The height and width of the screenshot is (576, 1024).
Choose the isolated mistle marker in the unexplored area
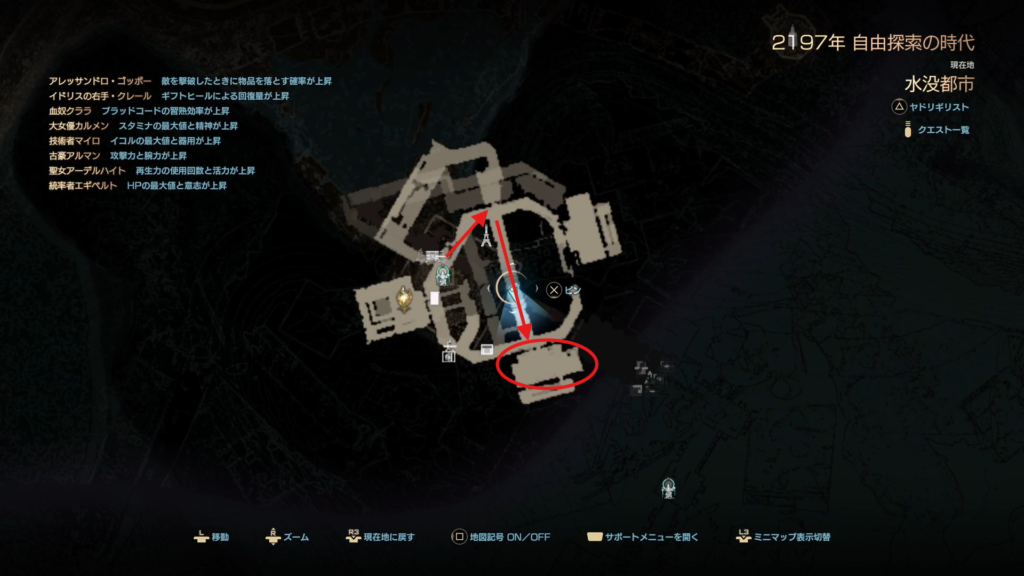click(669, 488)
